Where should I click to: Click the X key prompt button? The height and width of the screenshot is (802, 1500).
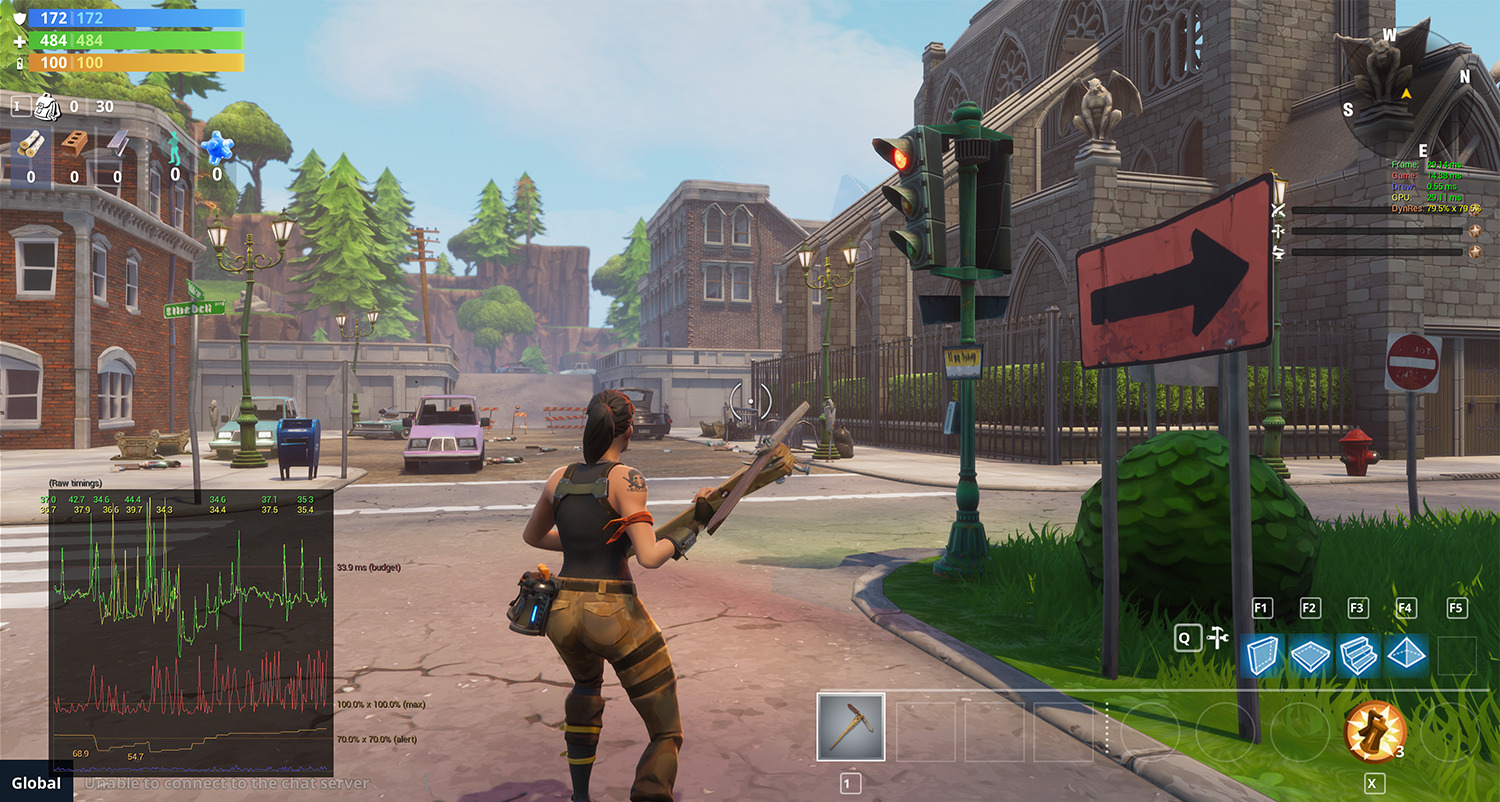click(x=1374, y=783)
